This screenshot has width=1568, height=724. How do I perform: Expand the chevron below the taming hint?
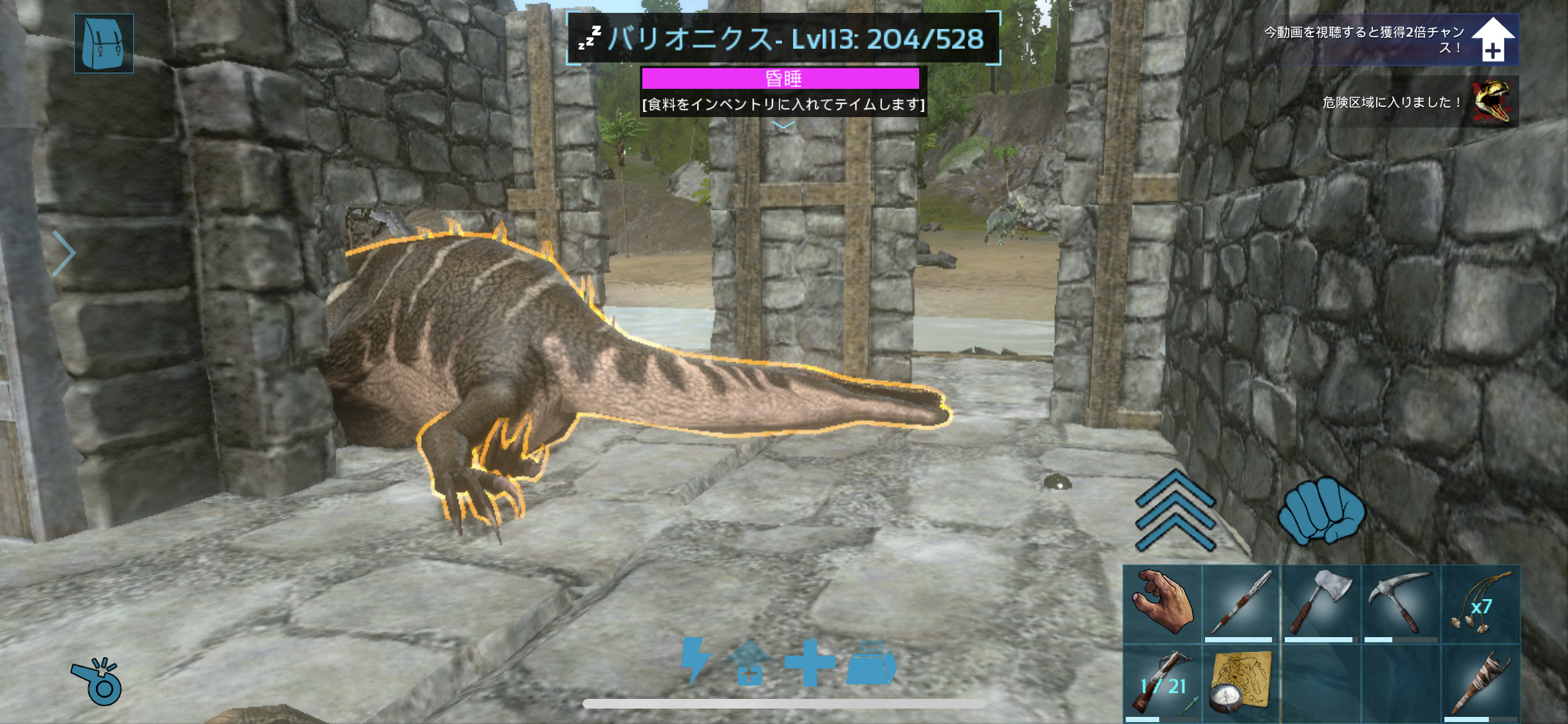pyautogui.click(x=783, y=125)
